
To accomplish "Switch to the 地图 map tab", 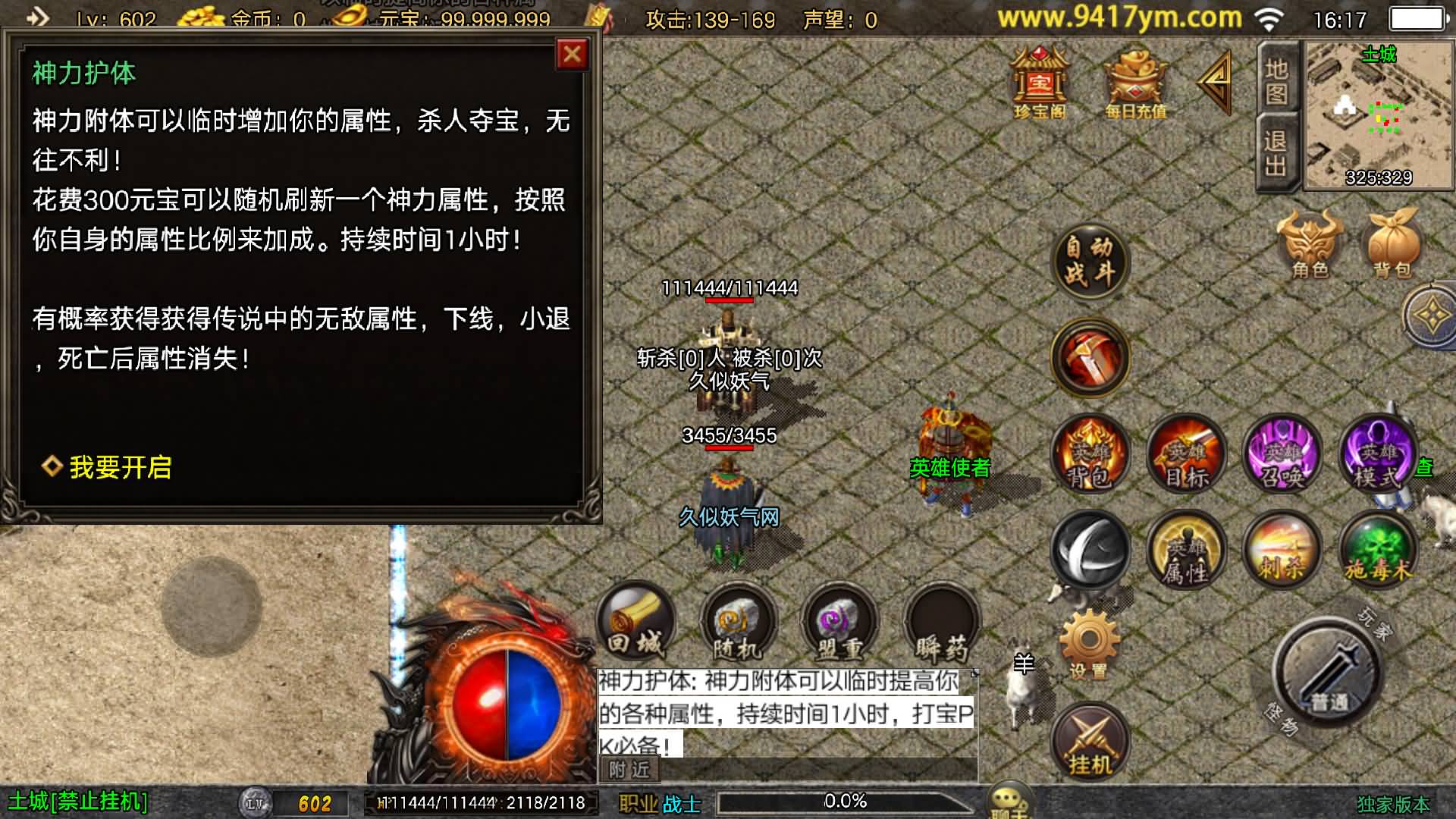I will click(x=1277, y=83).
